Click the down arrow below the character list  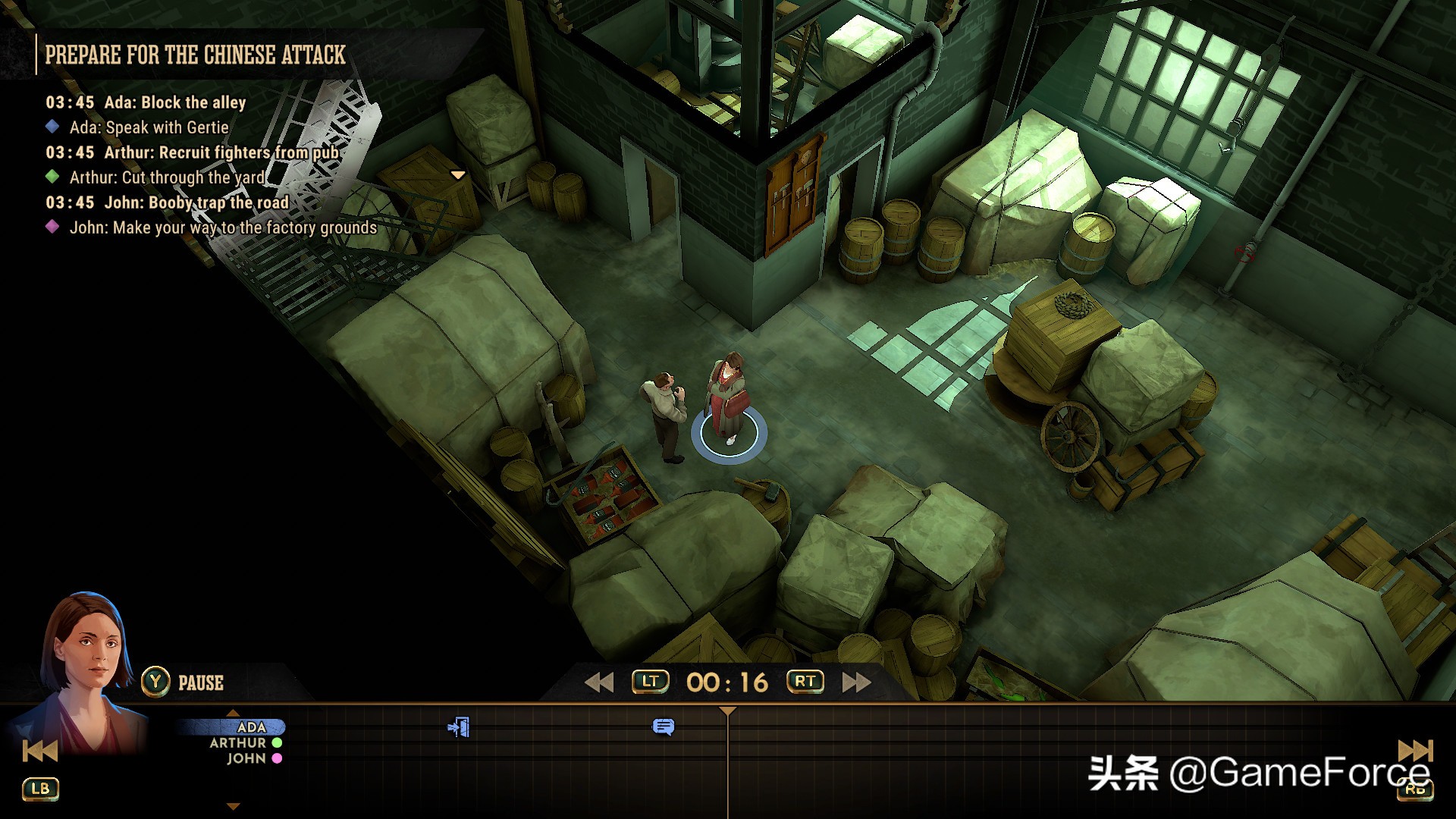tap(234, 806)
